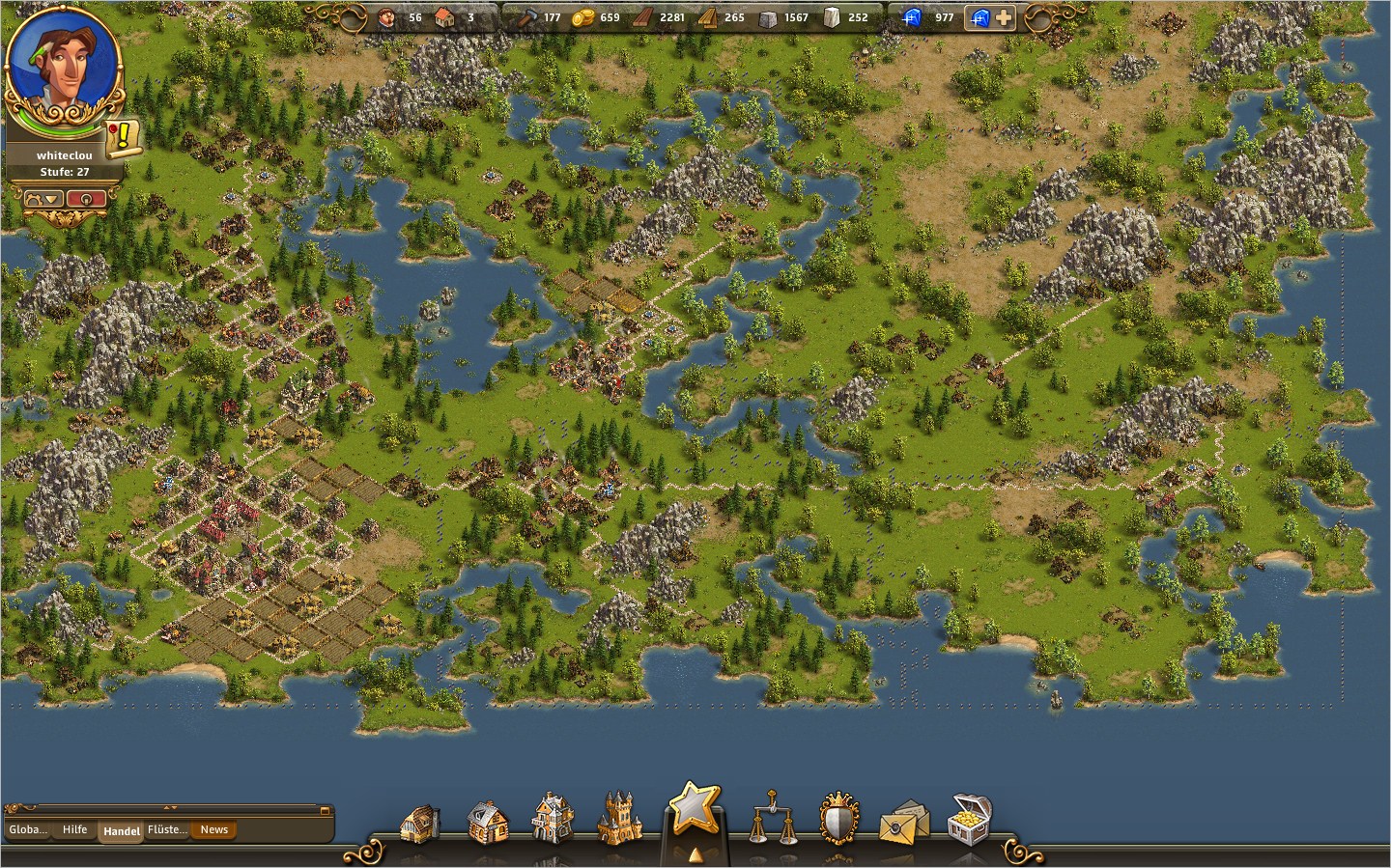Show the News chat tab
Image resolution: width=1391 pixels, height=868 pixels.
click(x=213, y=829)
